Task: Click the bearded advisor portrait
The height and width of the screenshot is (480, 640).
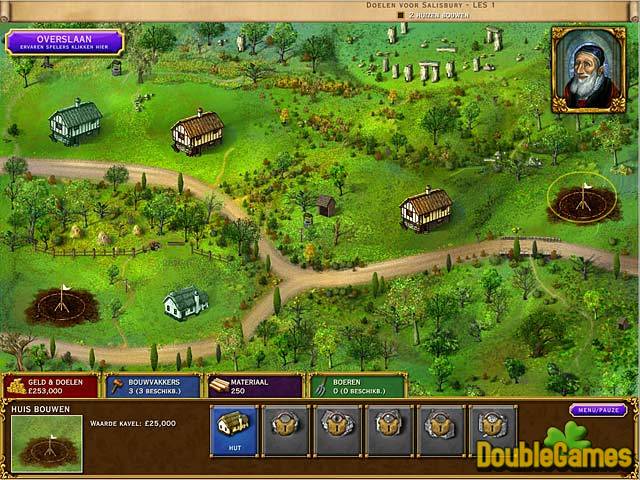Action: 588,68
